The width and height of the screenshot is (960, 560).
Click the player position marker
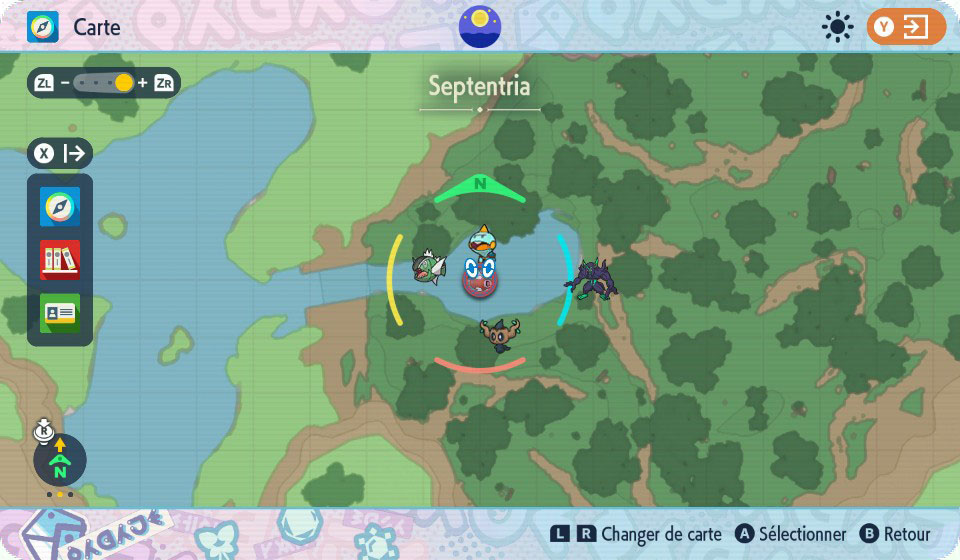pos(480,275)
